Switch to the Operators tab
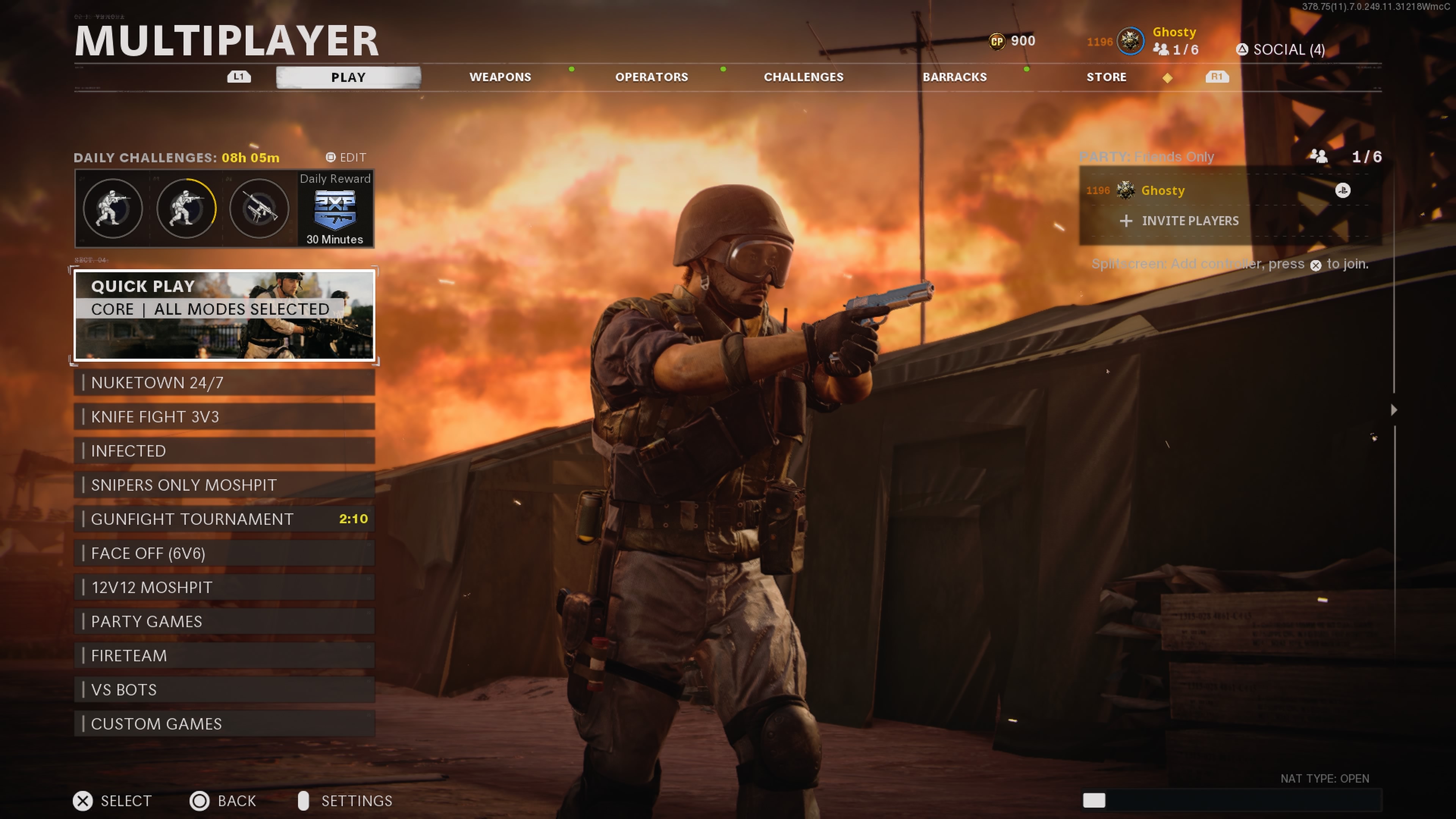Viewport: 1456px width, 819px height. (651, 77)
